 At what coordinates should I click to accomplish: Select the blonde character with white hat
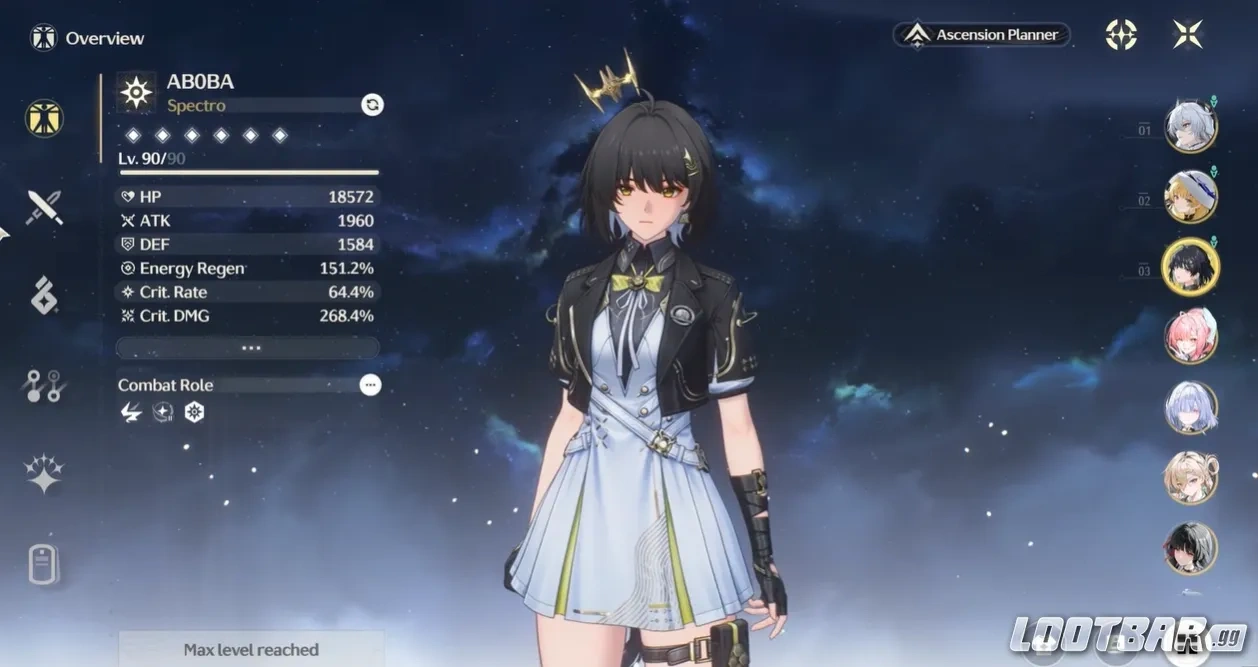(1190, 197)
